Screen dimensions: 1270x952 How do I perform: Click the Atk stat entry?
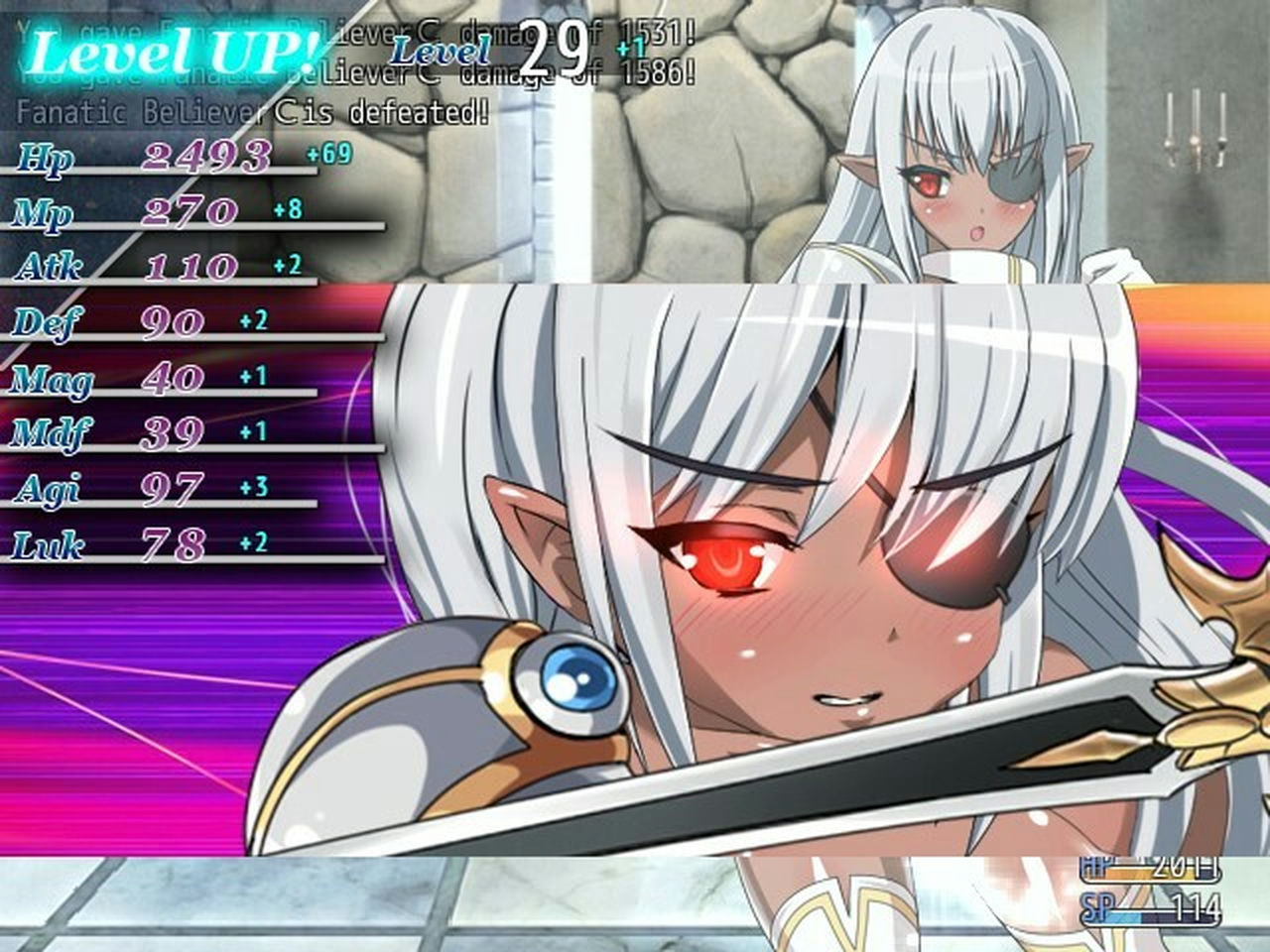pyautogui.click(x=50, y=268)
